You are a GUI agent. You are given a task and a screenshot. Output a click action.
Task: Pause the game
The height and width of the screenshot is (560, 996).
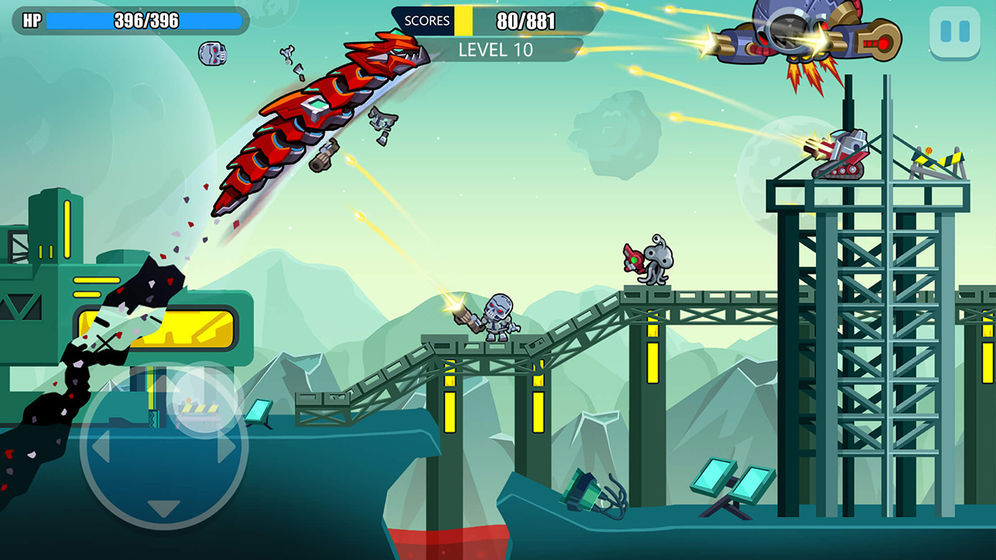[x=955, y=33]
